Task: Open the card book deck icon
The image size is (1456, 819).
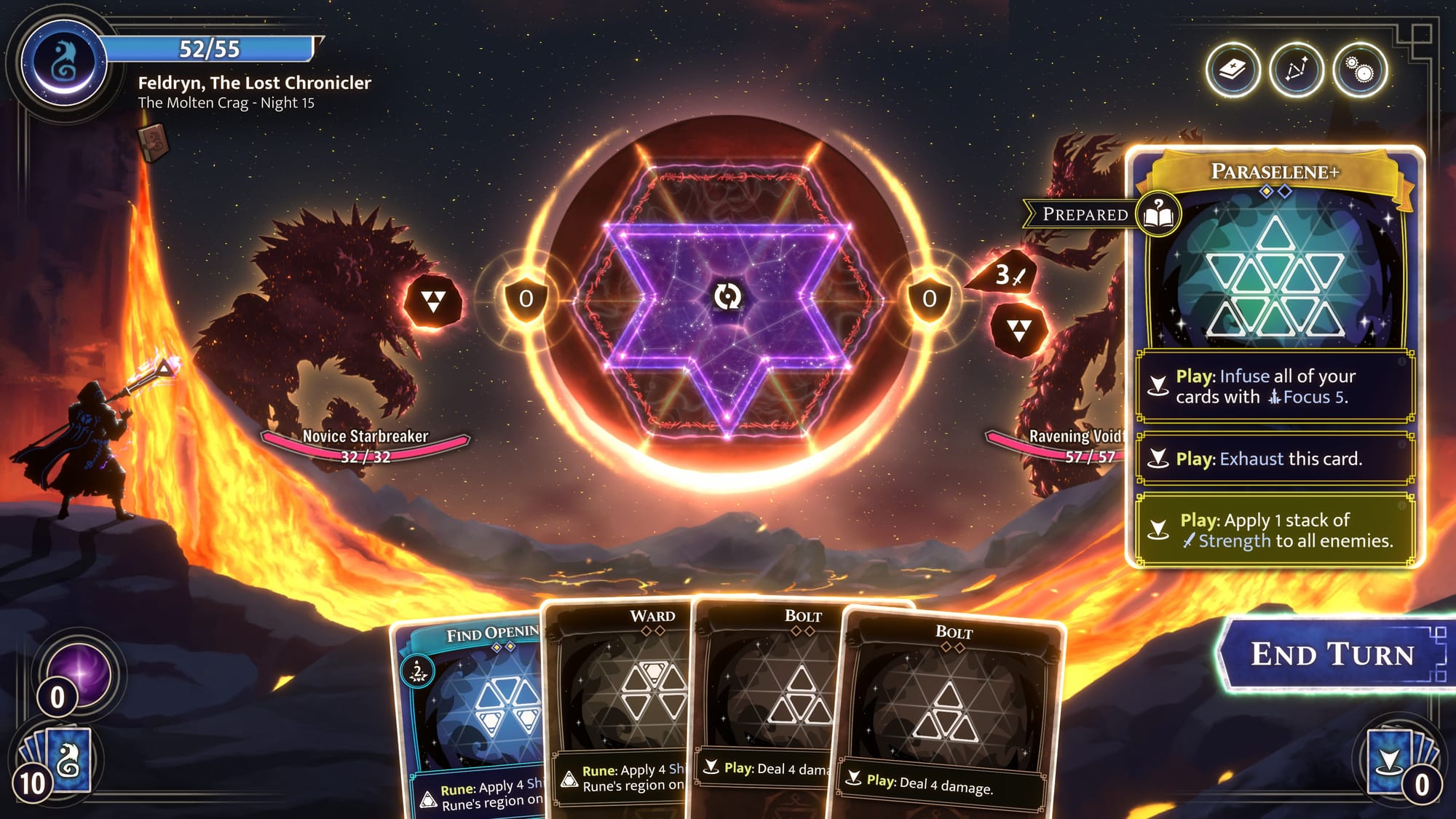Action: coord(1233,71)
